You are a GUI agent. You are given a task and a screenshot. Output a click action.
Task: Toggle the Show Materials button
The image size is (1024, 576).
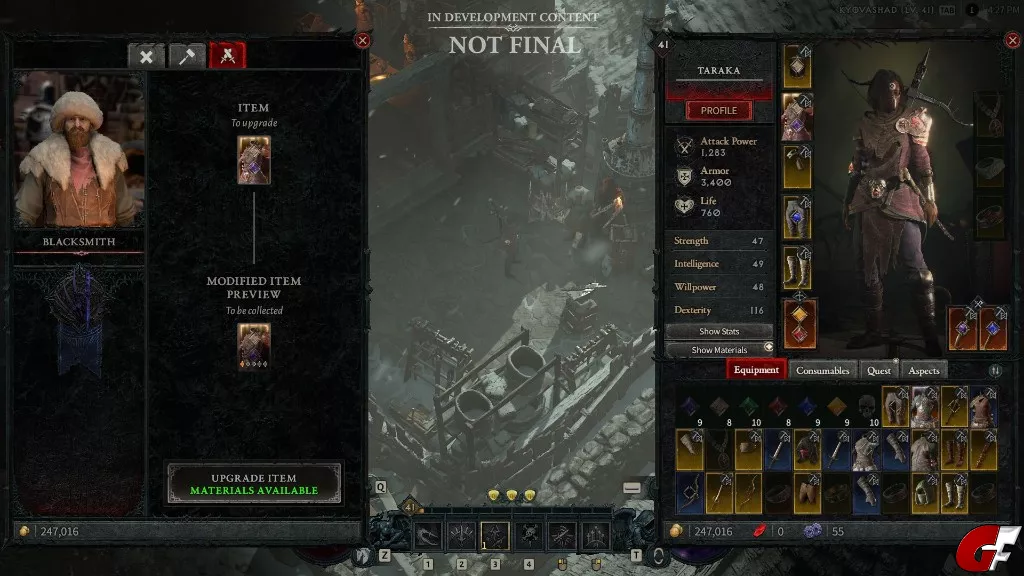tap(720, 350)
